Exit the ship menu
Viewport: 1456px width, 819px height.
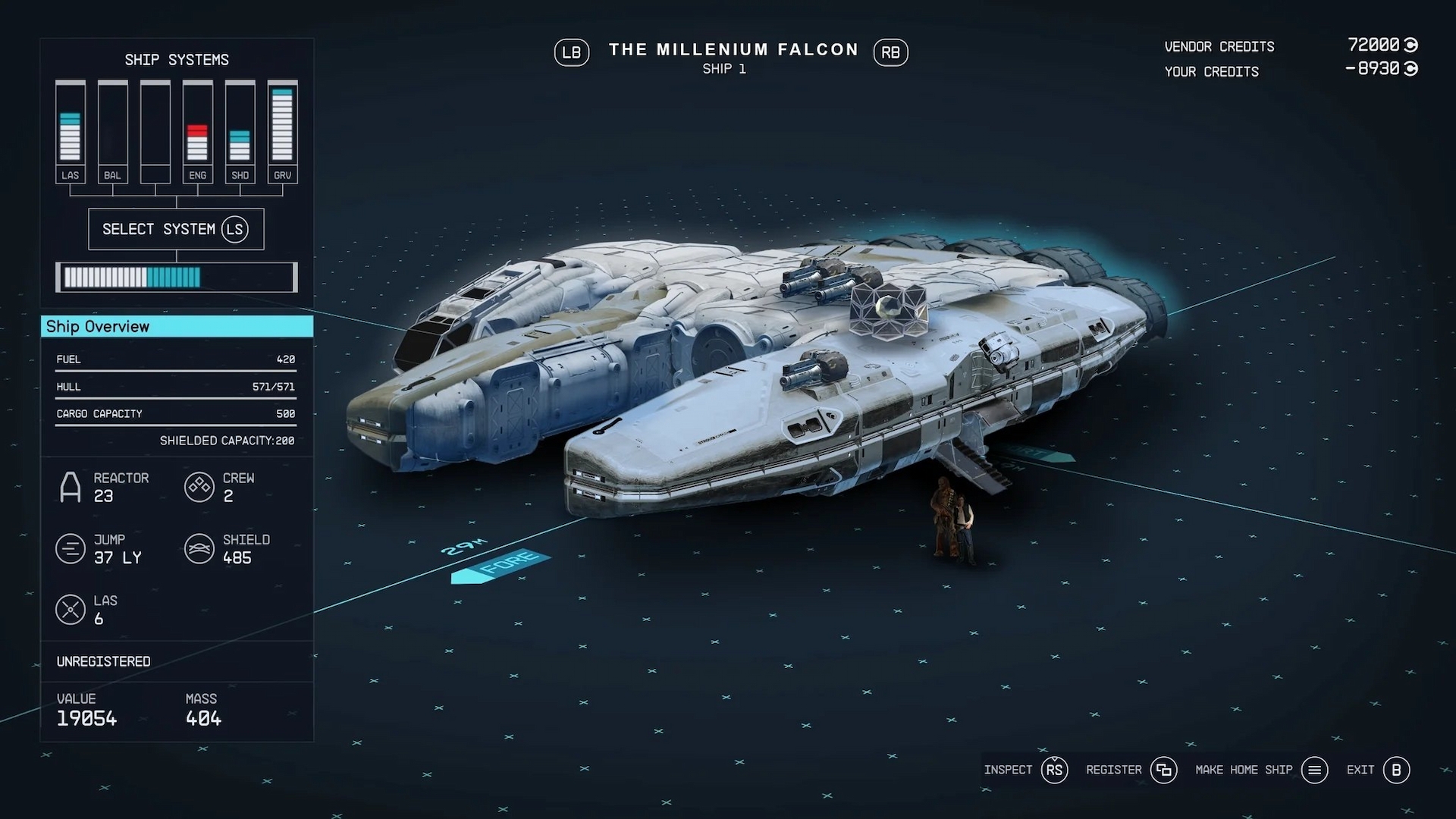coord(1395,770)
